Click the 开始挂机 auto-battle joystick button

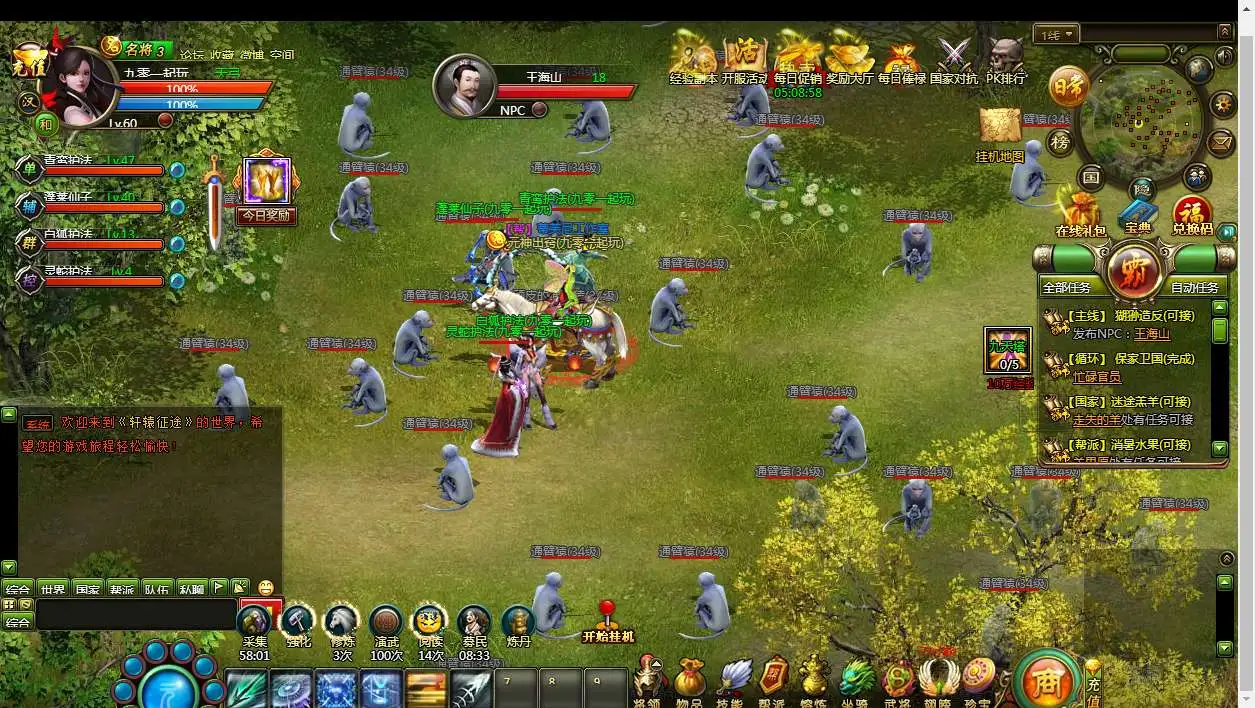tap(607, 618)
